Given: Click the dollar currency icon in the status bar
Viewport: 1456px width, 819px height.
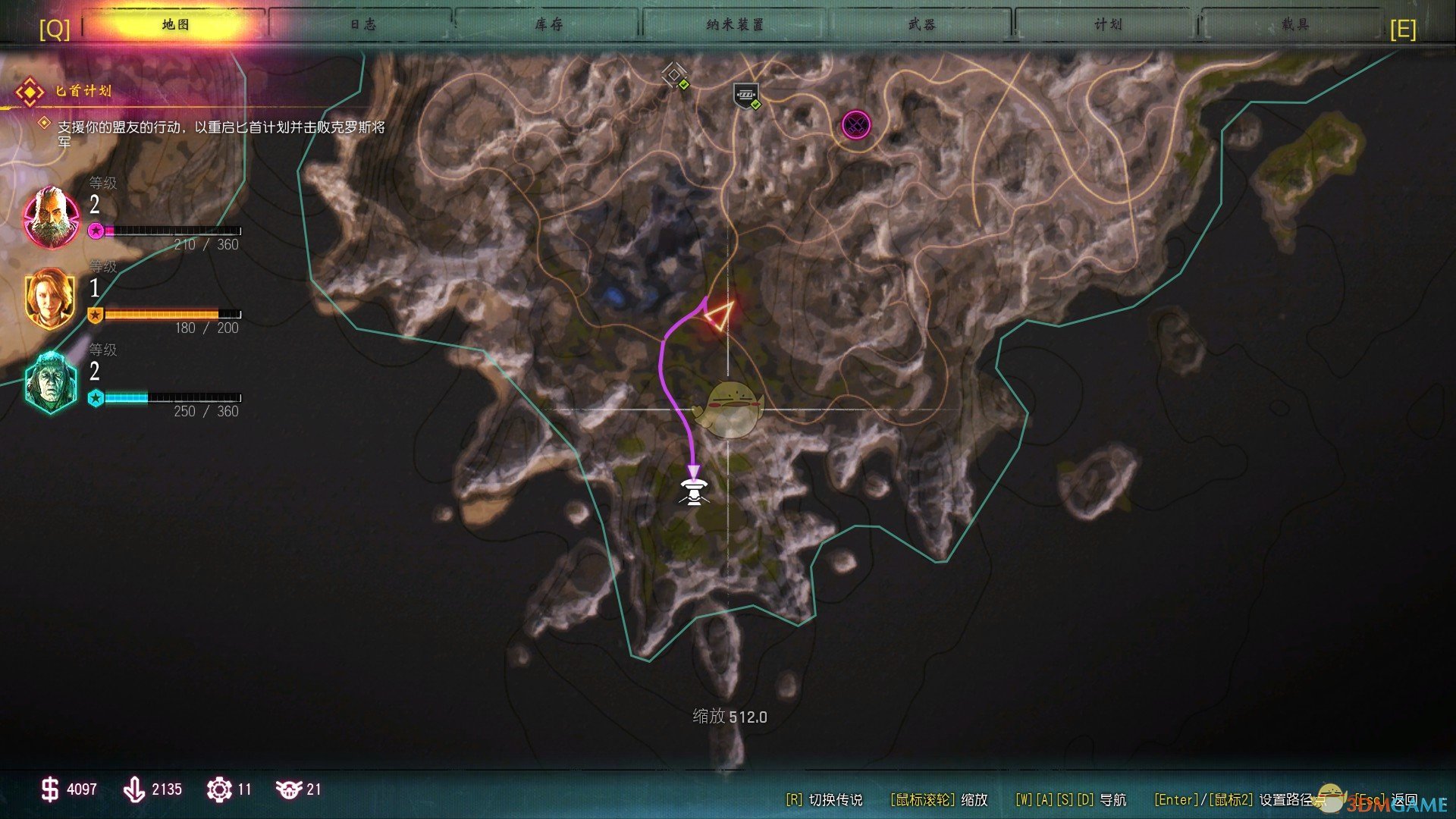Looking at the screenshot, I should coord(49,789).
